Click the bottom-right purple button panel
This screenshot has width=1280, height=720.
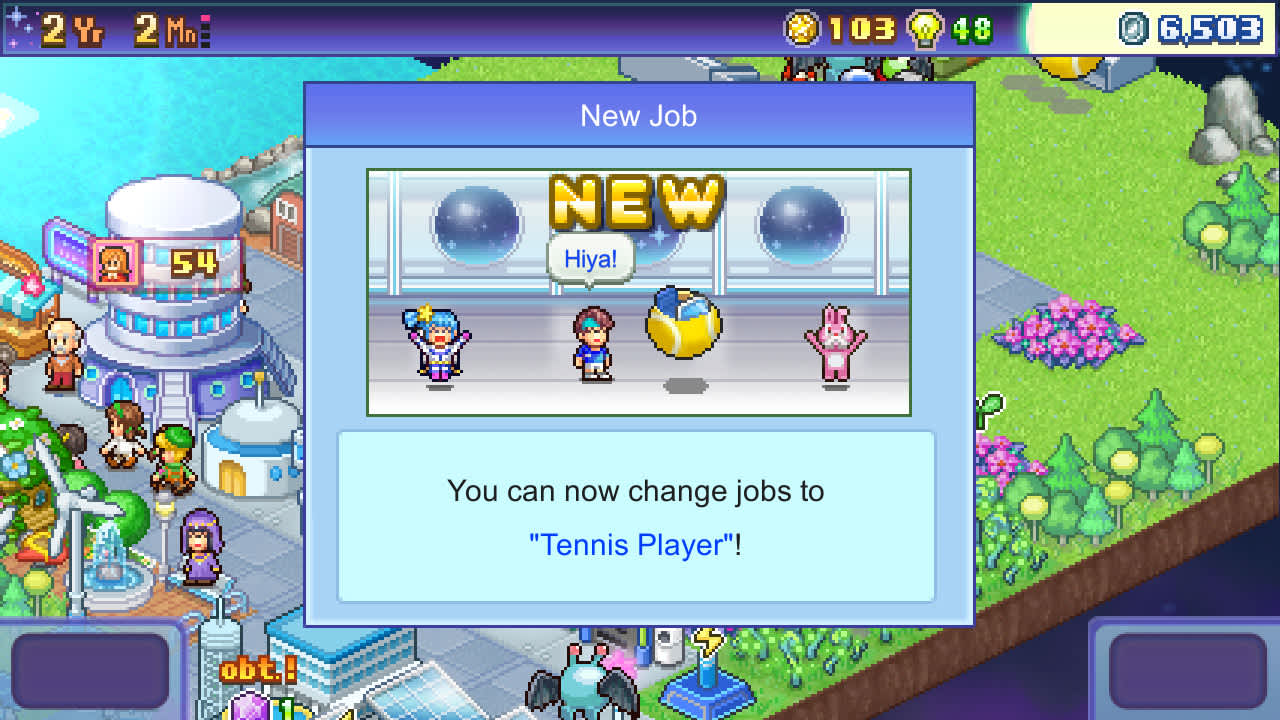click(1190, 670)
